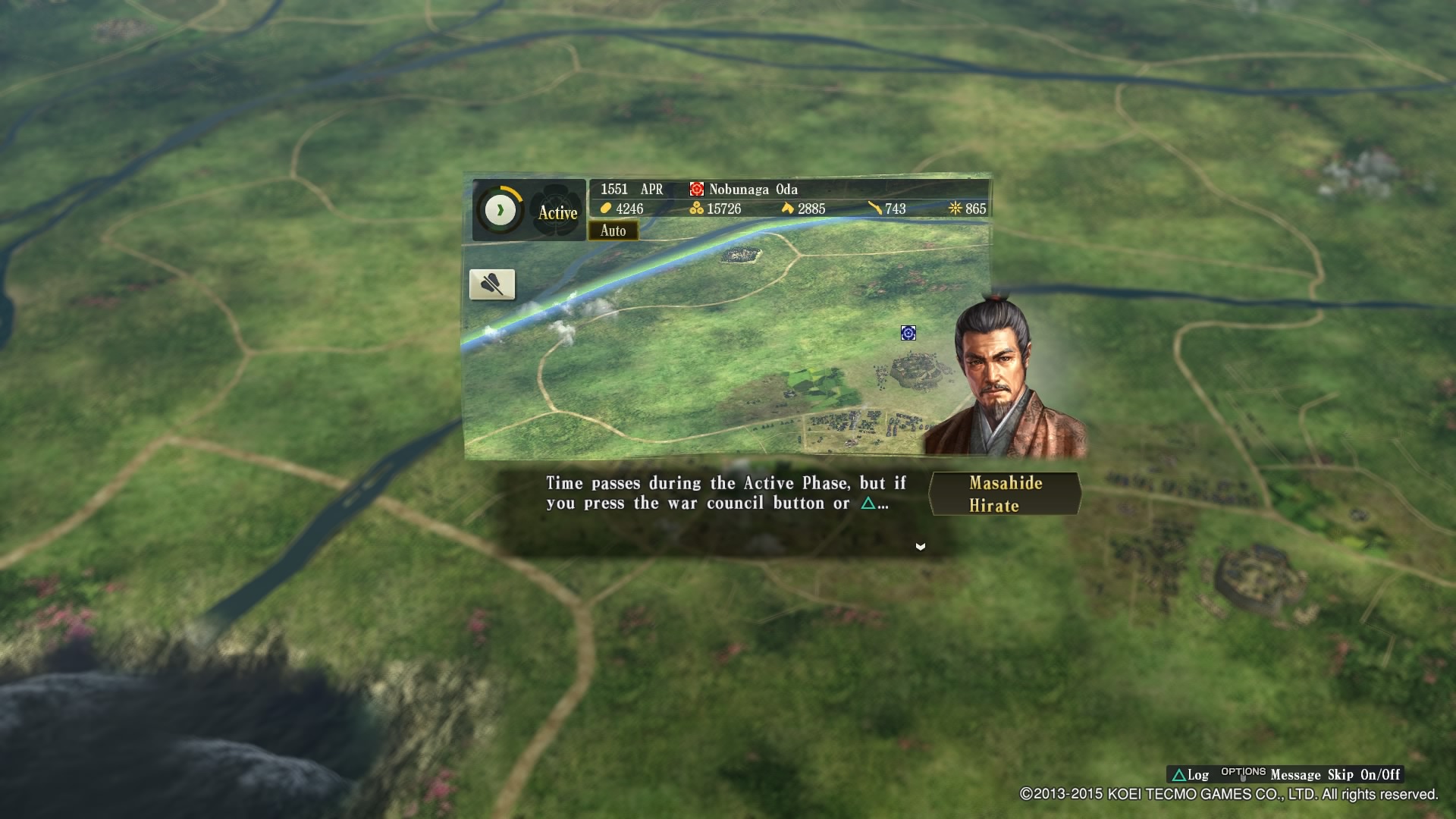Click the Masahide Hirate name plate
This screenshot has height=819, width=1456.
(1004, 494)
